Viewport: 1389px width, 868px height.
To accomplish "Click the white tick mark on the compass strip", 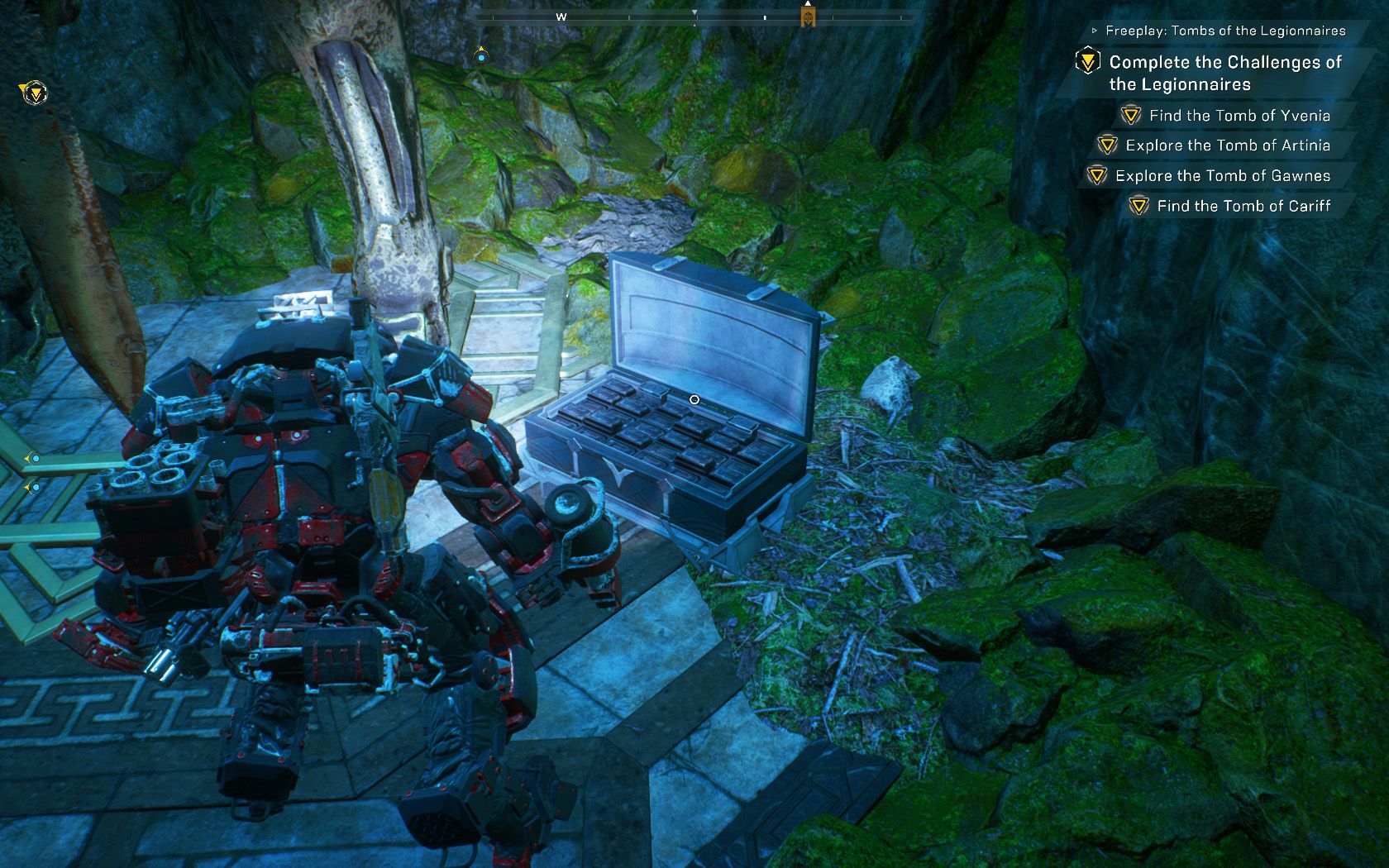I will (x=766, y=18).
